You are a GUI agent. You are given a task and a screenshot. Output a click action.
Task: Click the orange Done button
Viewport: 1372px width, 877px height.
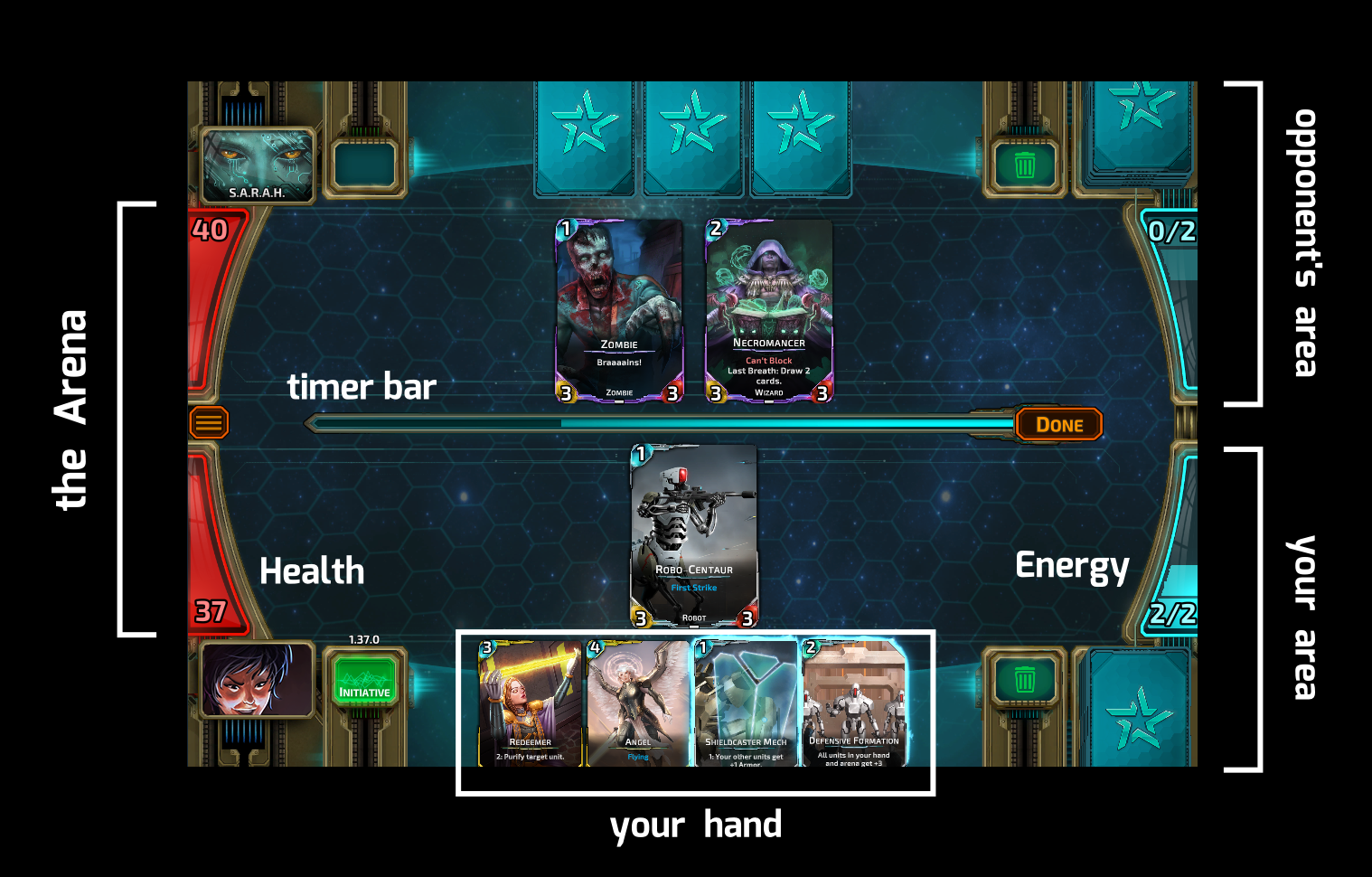pos(1058,424)
